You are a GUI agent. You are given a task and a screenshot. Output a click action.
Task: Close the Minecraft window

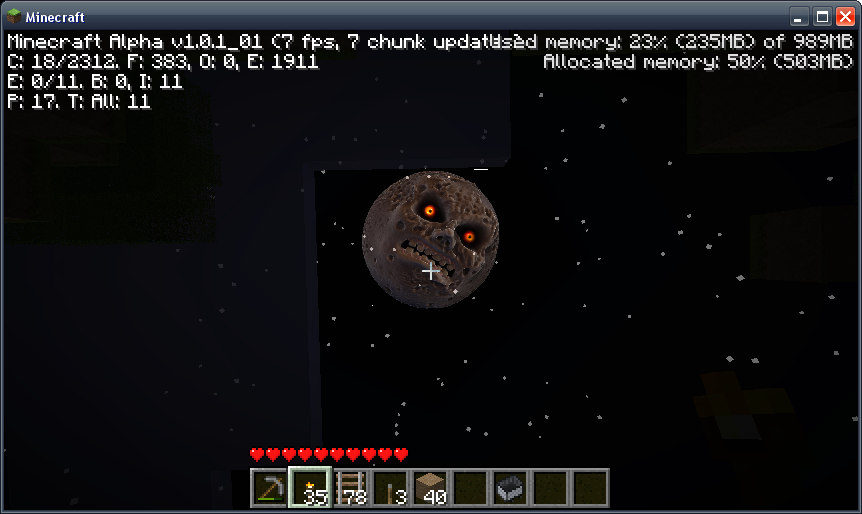coord(844,17)
